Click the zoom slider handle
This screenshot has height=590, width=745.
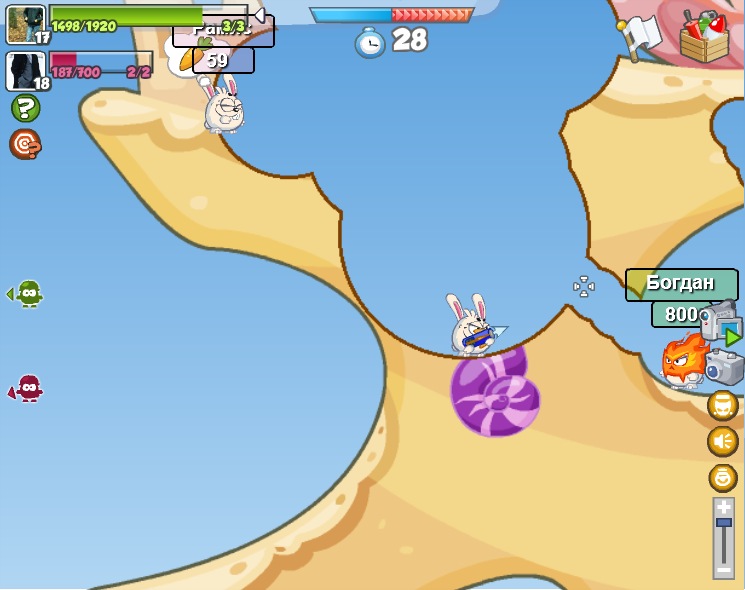tap(723, 523)
